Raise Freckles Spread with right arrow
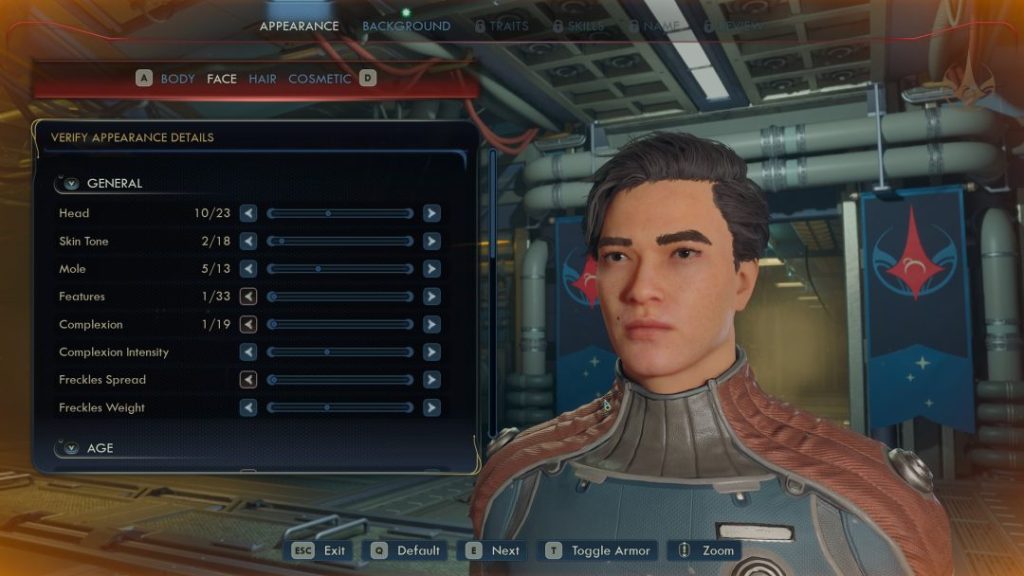1024x576 pixels. [x=431, y=380]
